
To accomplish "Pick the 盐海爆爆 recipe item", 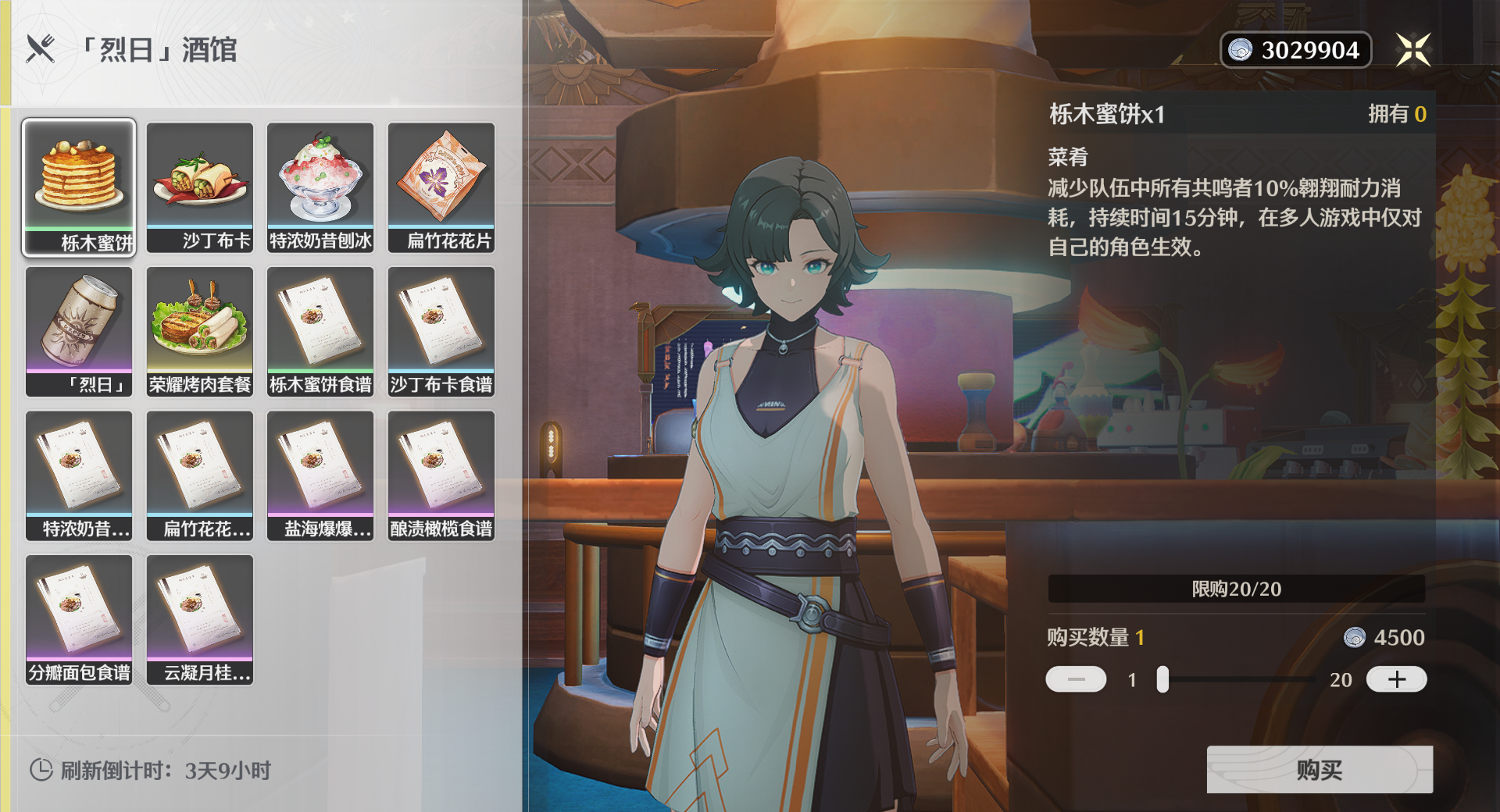I will click(x=320, y=475).
